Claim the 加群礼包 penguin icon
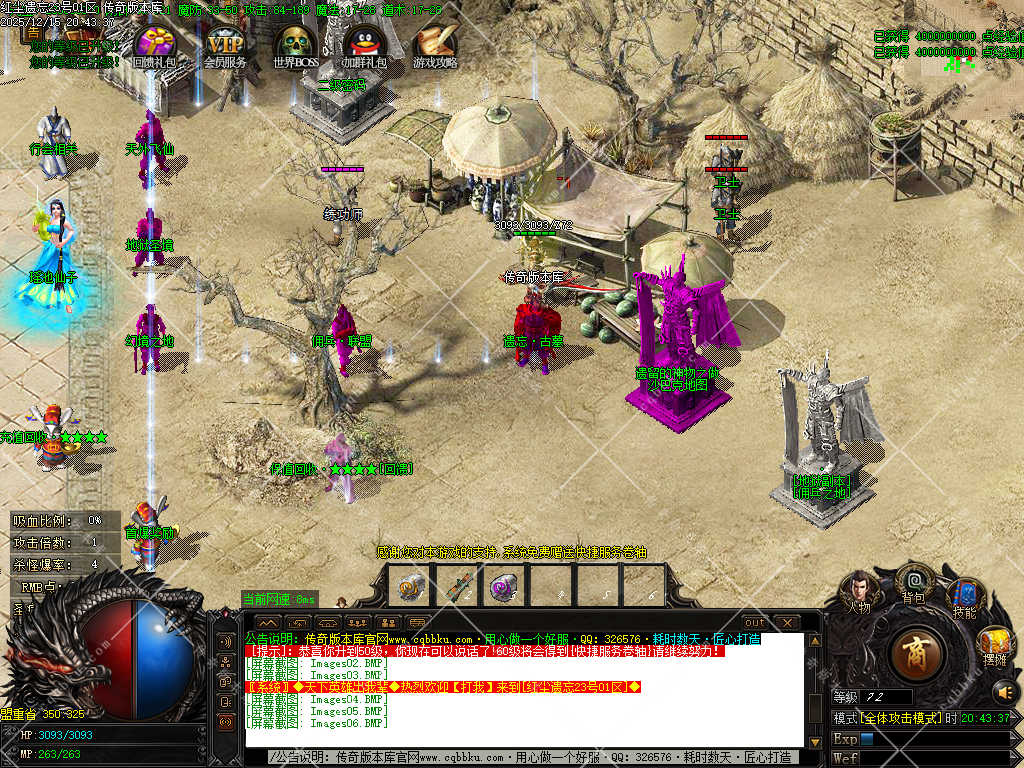This screenshot has width=1024, height=768. click(365, 43)
